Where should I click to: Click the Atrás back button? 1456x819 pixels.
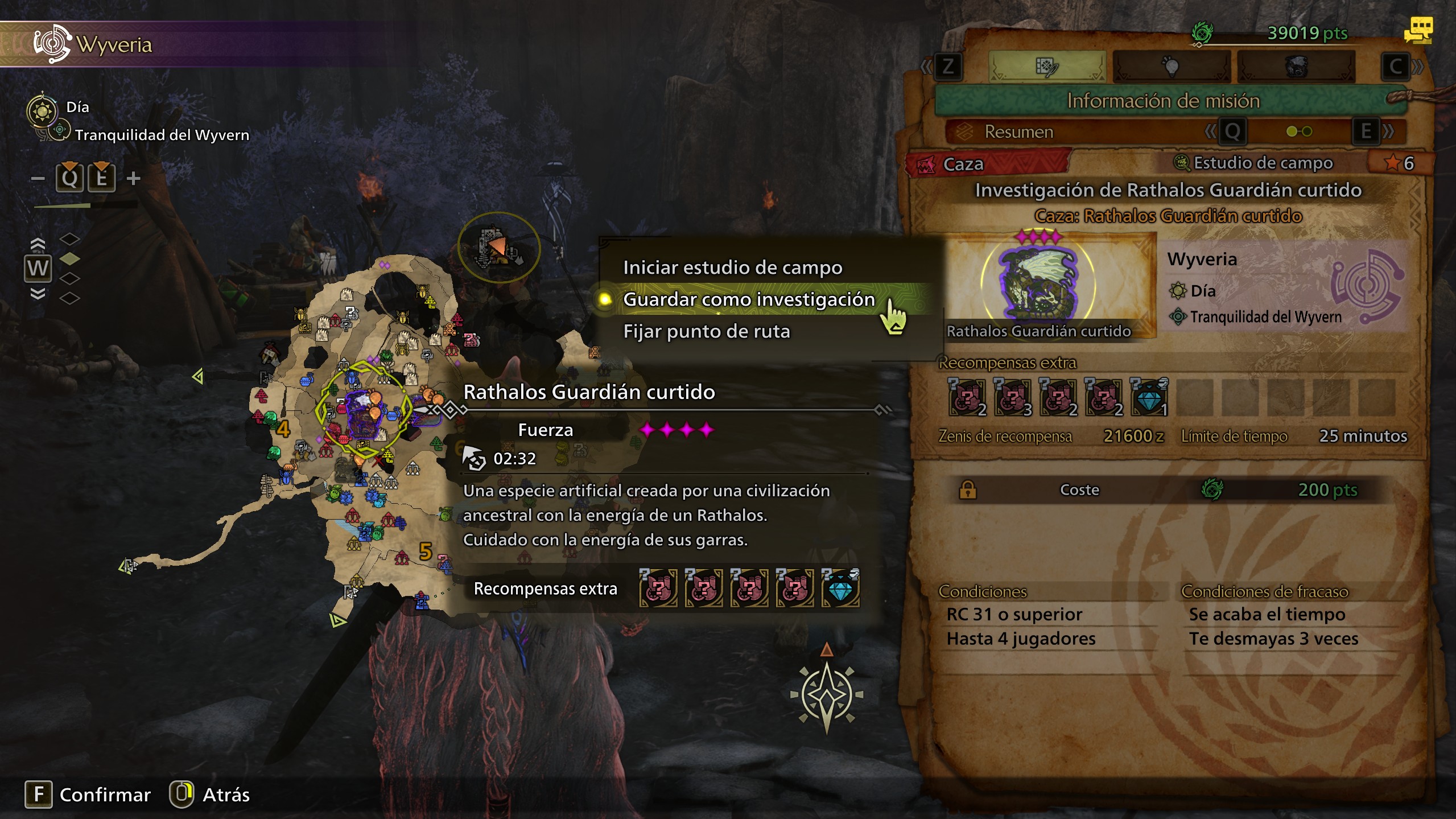pyautogui.click(x=210, y=795)
